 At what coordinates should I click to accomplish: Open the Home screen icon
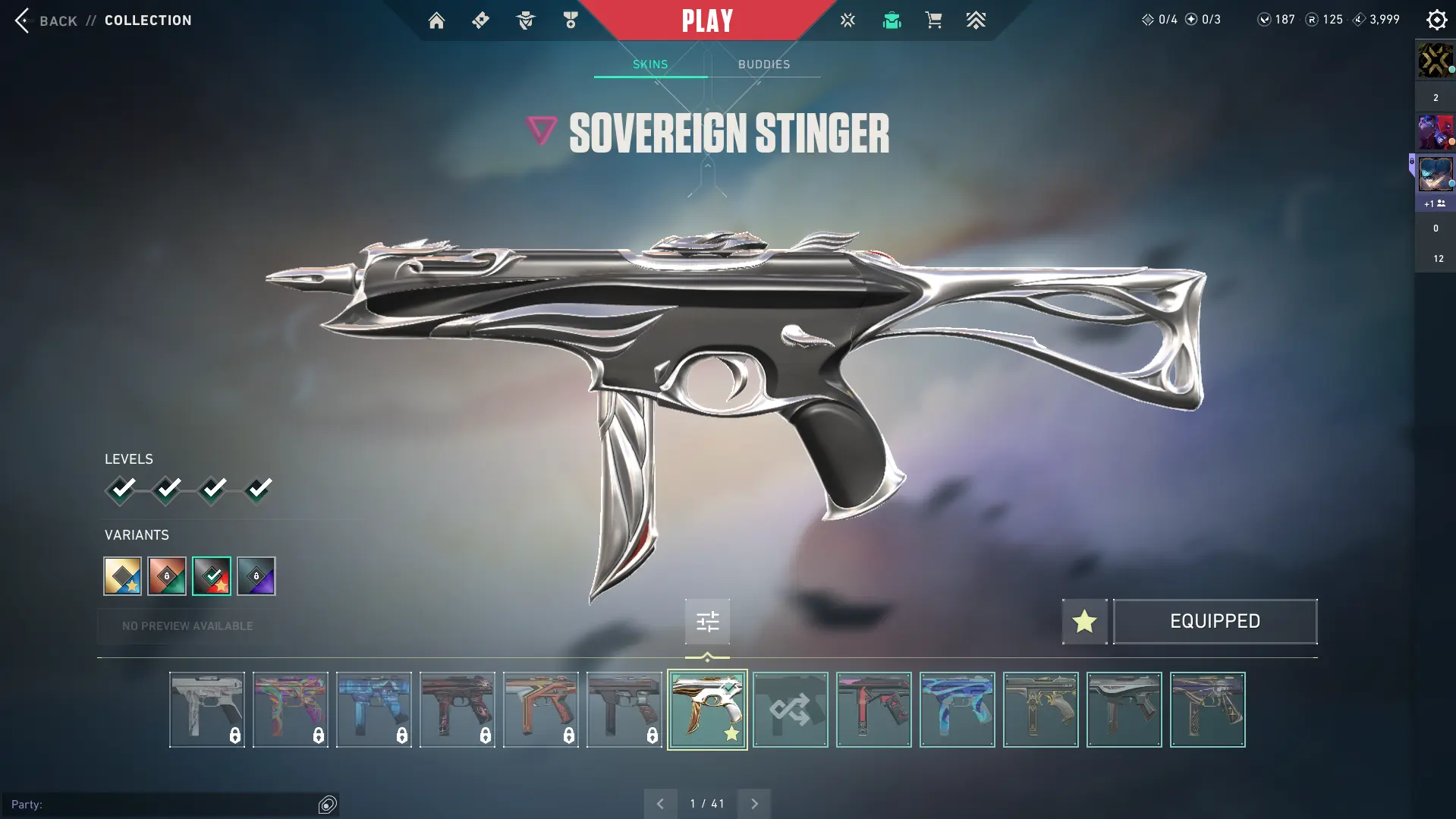coord(436,20)
